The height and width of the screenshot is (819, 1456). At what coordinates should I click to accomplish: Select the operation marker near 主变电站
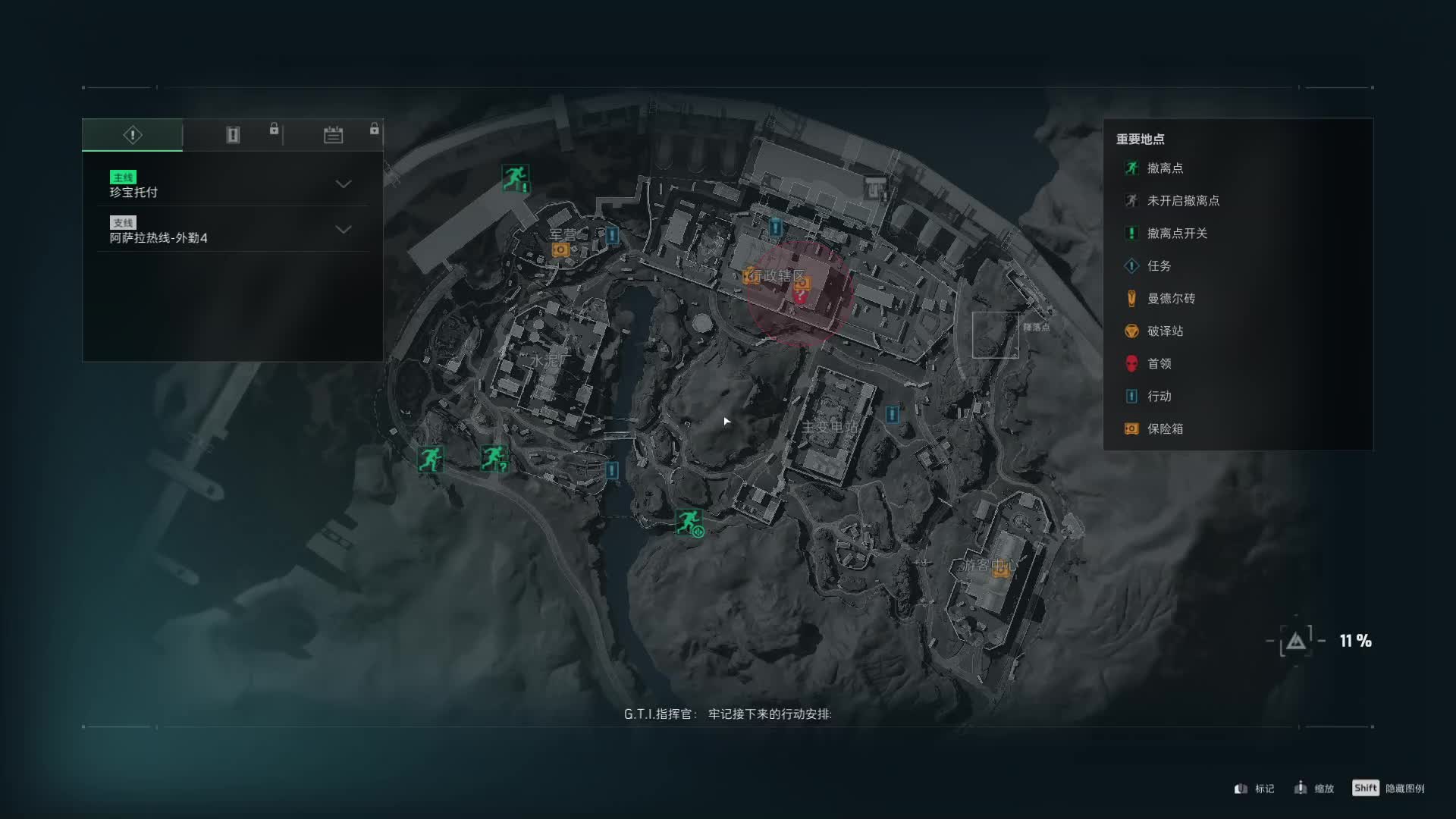893,414
